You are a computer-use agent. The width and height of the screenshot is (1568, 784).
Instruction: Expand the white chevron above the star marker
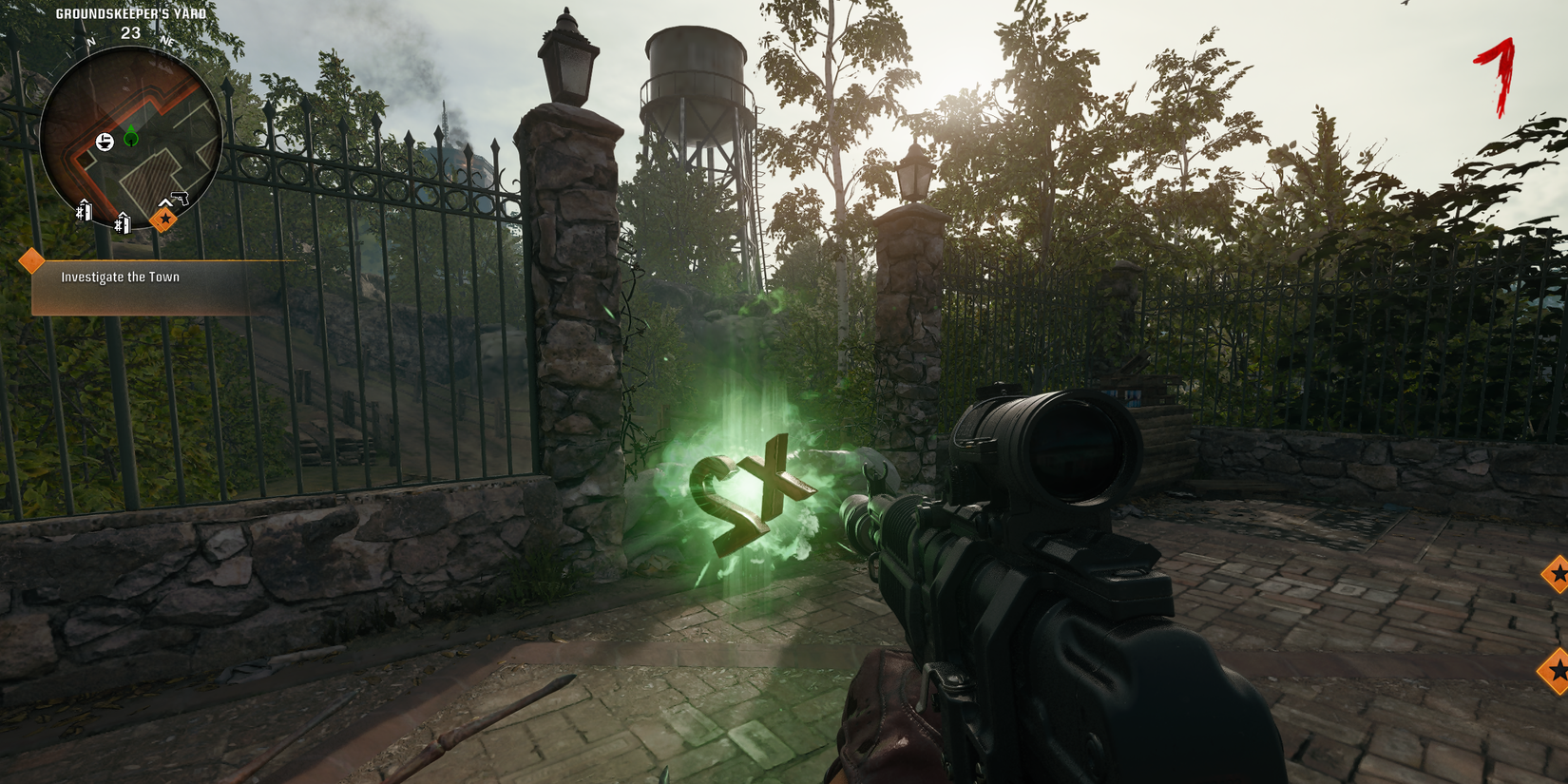165,202
